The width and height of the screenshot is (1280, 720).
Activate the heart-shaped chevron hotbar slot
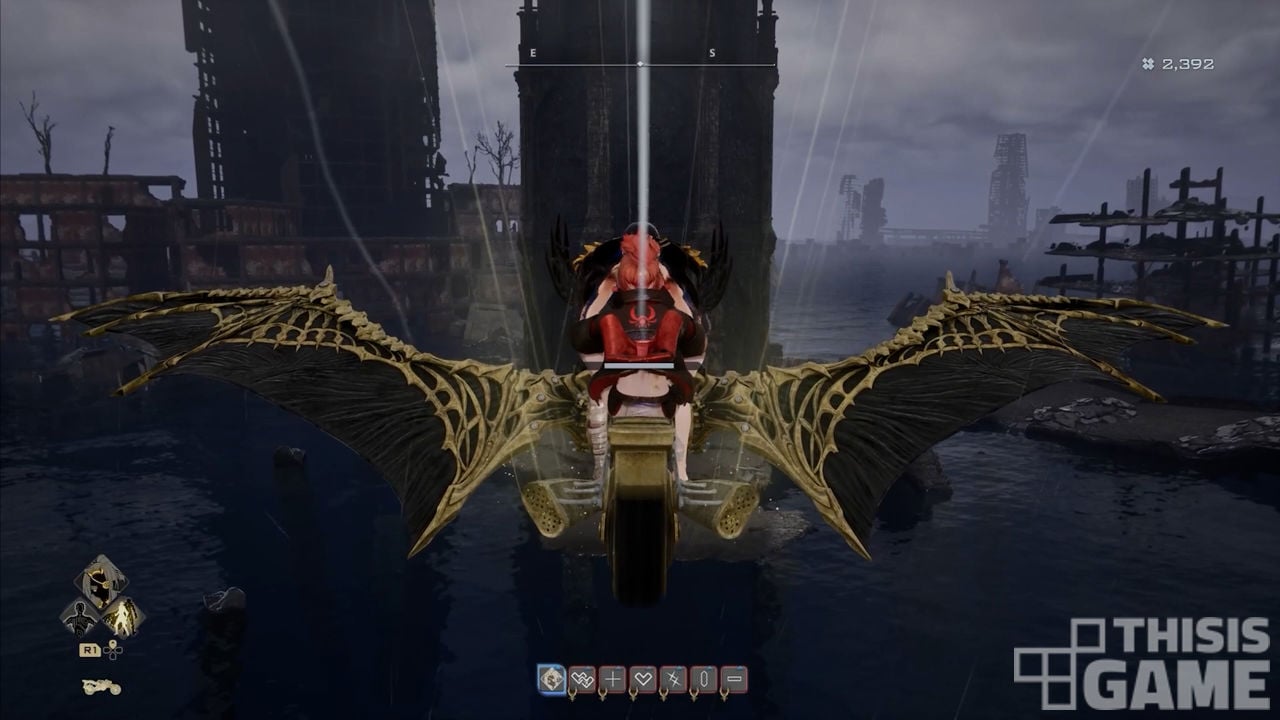644,680
